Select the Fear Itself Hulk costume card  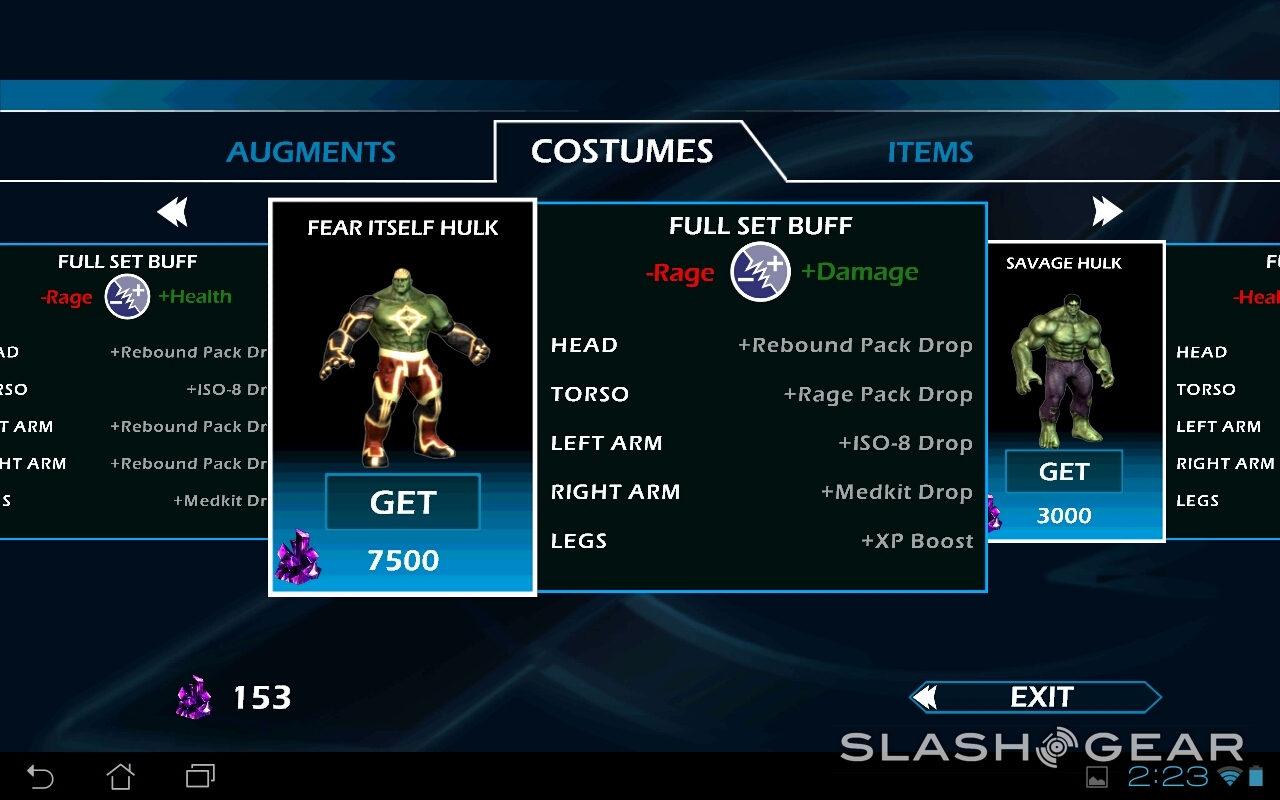point(402,350)
